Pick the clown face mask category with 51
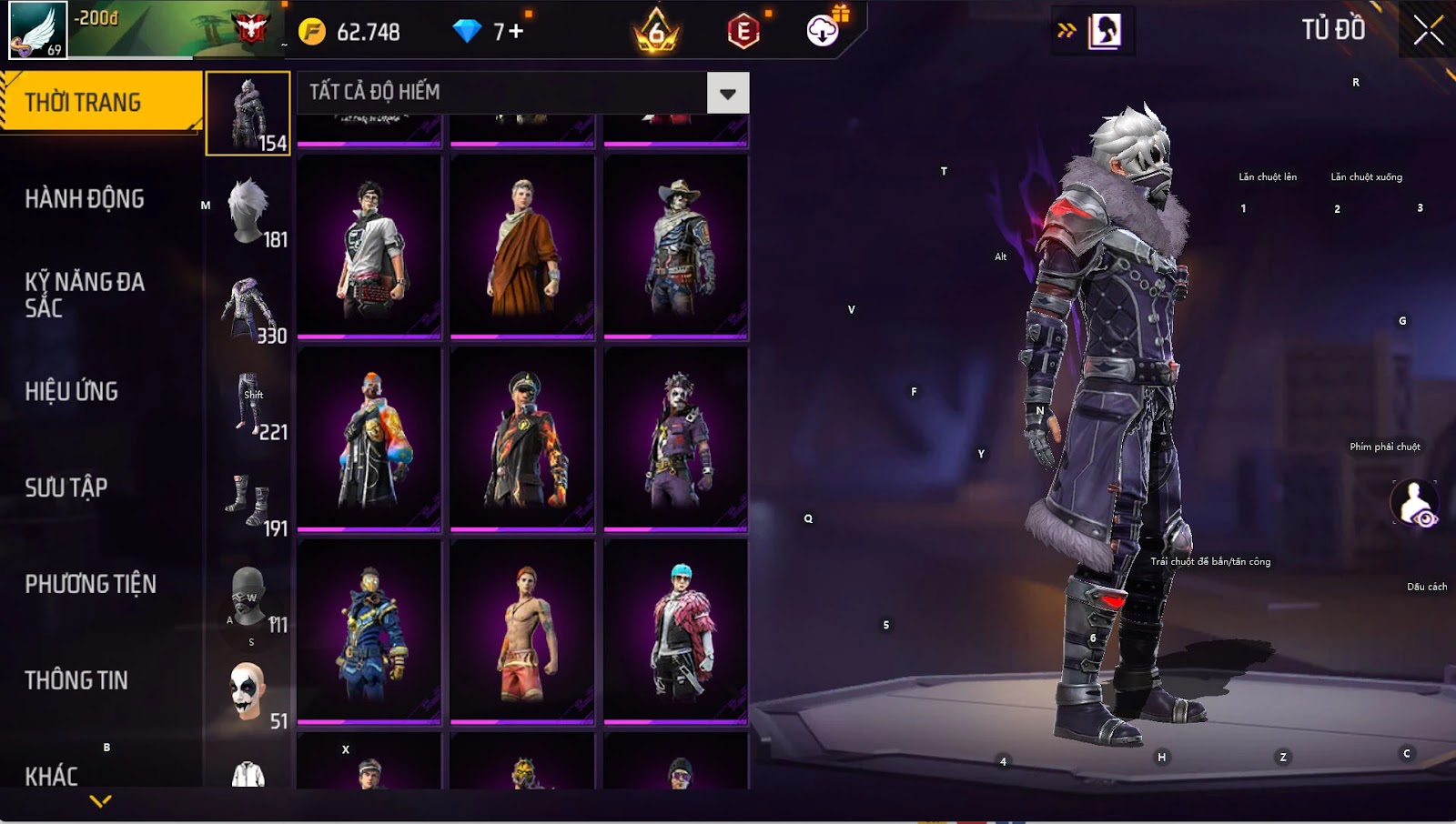This screenshot has width=1456, height=824. point(248,693)
